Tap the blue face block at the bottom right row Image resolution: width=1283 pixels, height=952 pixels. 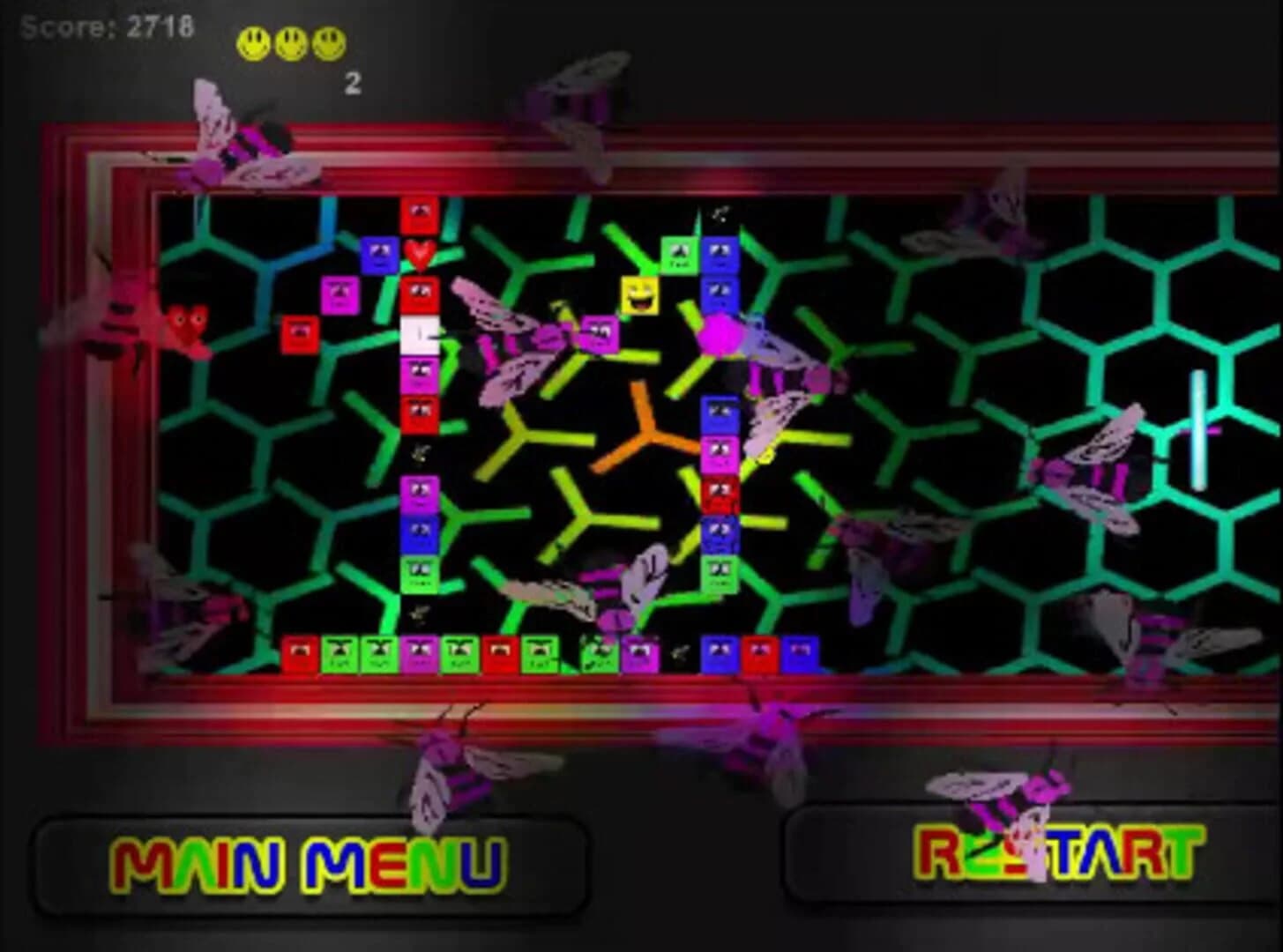click(x=801, y=651)
